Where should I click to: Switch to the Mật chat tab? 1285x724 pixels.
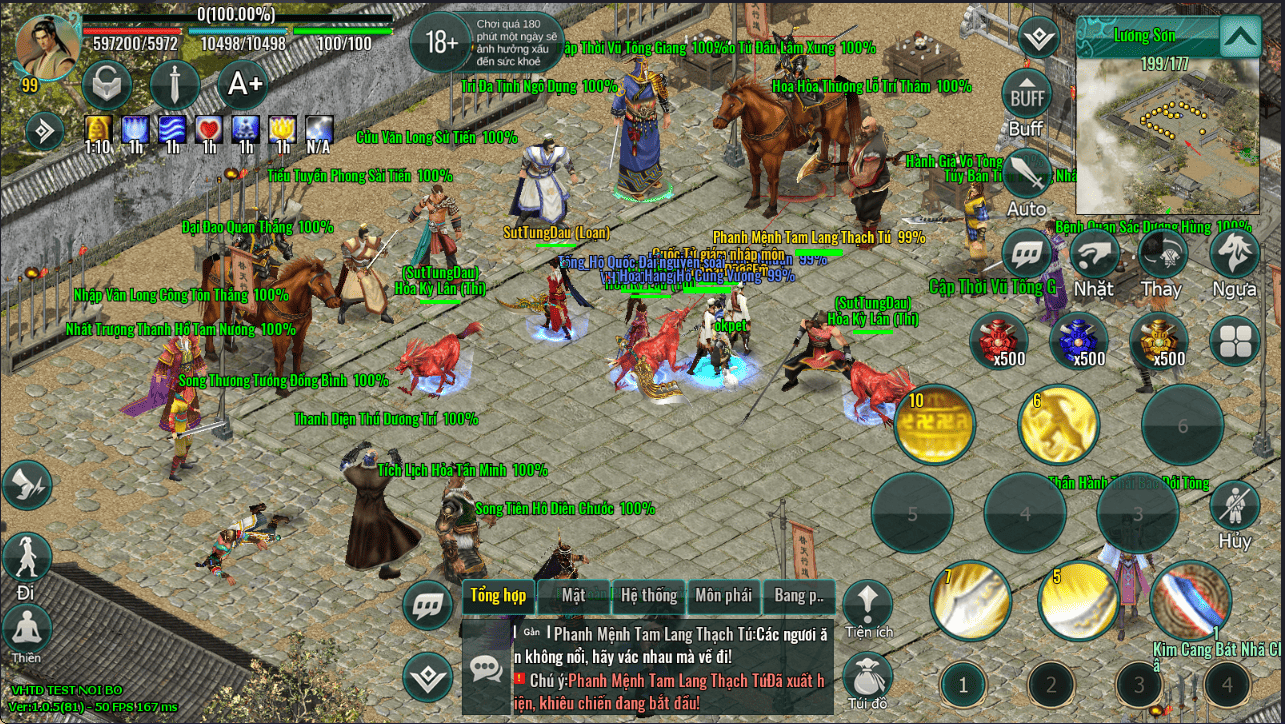click(x=573, y=596)
